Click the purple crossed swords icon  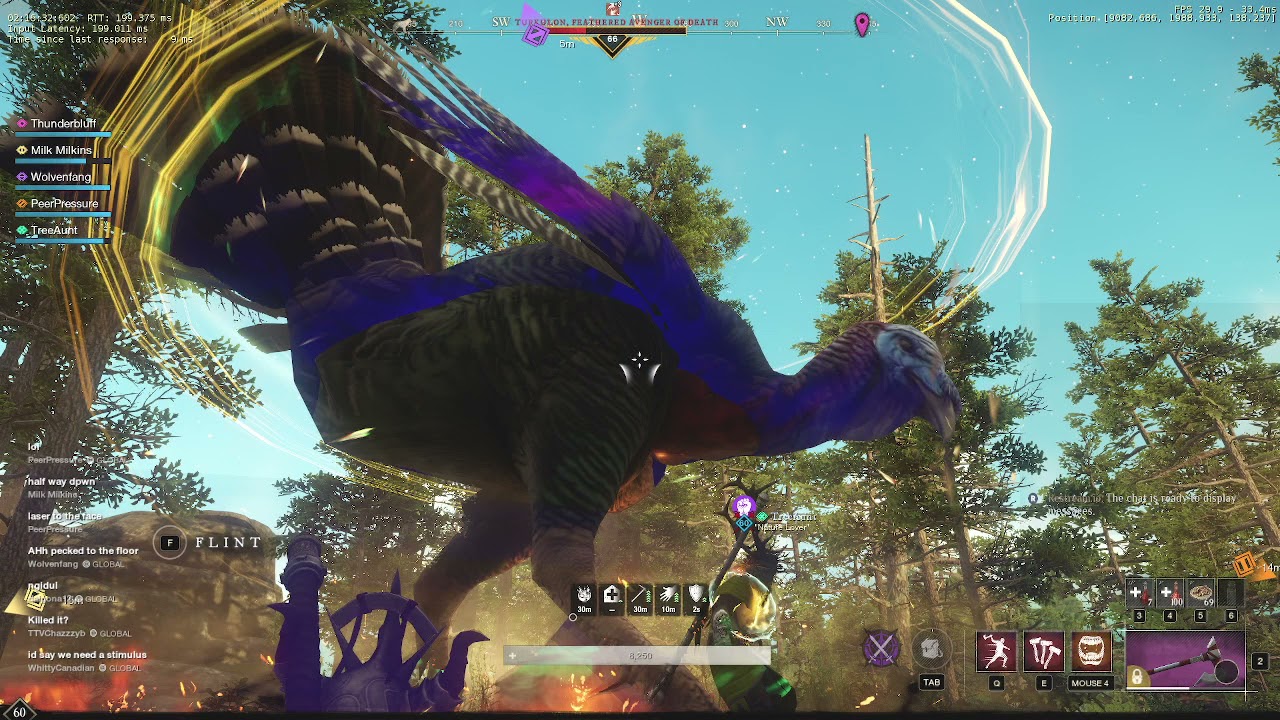point(881,648)
